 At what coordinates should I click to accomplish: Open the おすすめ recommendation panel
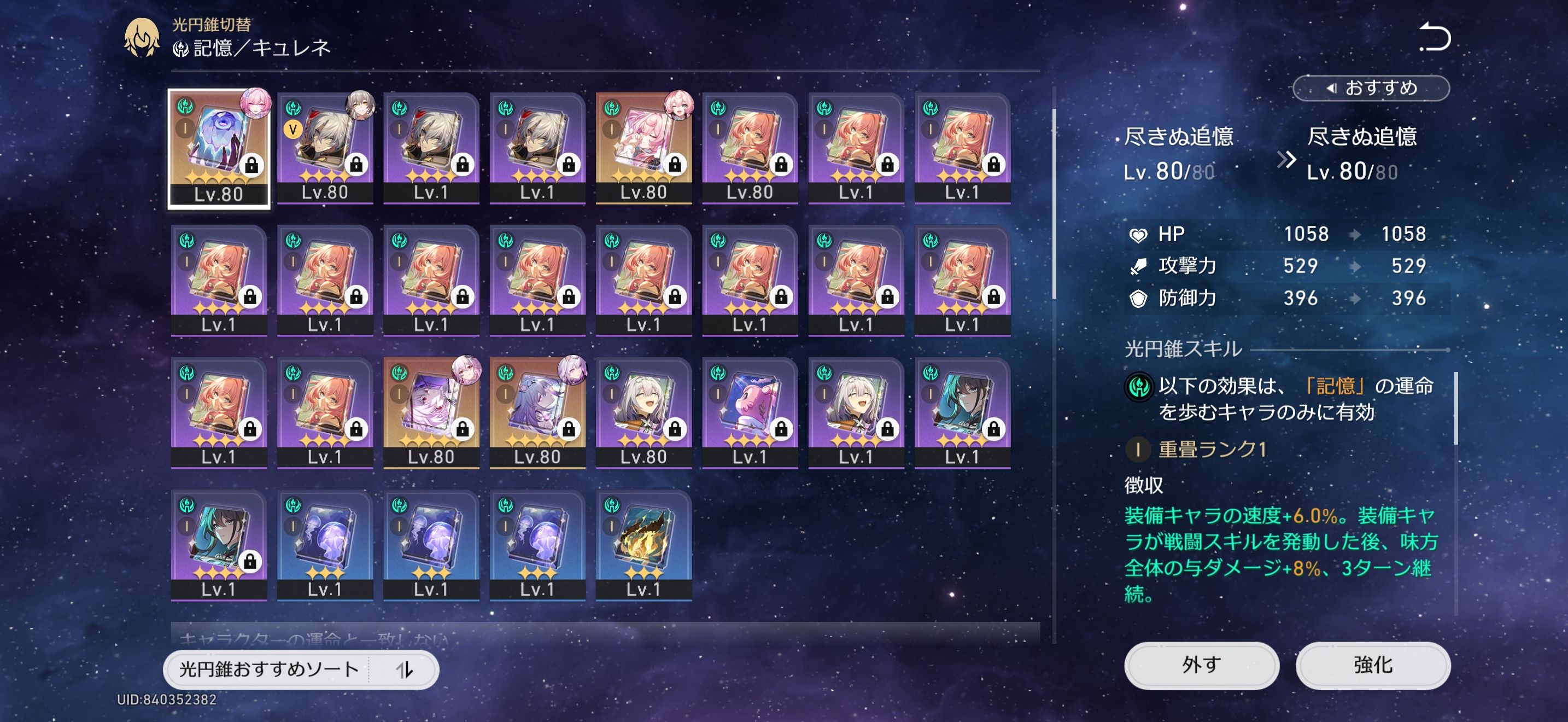click(1371, 88)
